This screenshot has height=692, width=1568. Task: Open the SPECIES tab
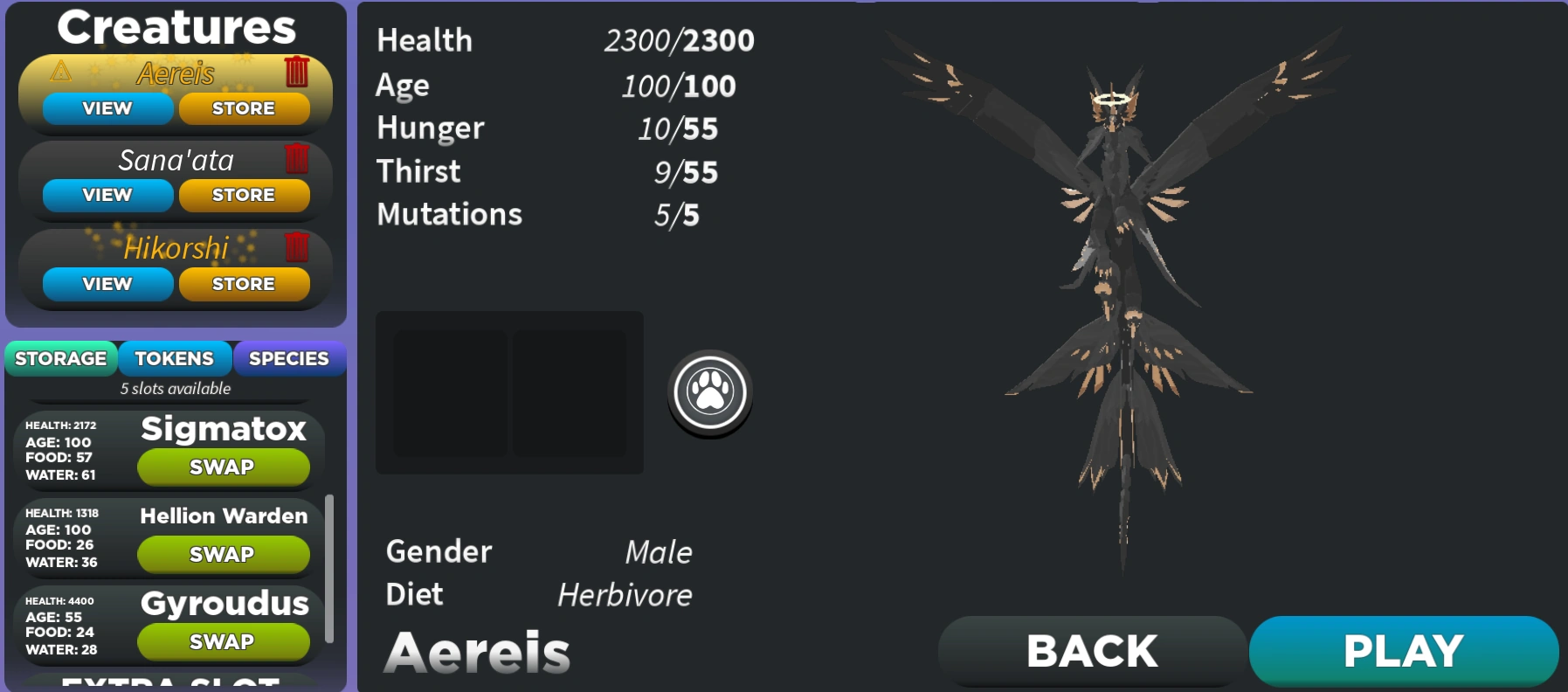coord(290,358)
